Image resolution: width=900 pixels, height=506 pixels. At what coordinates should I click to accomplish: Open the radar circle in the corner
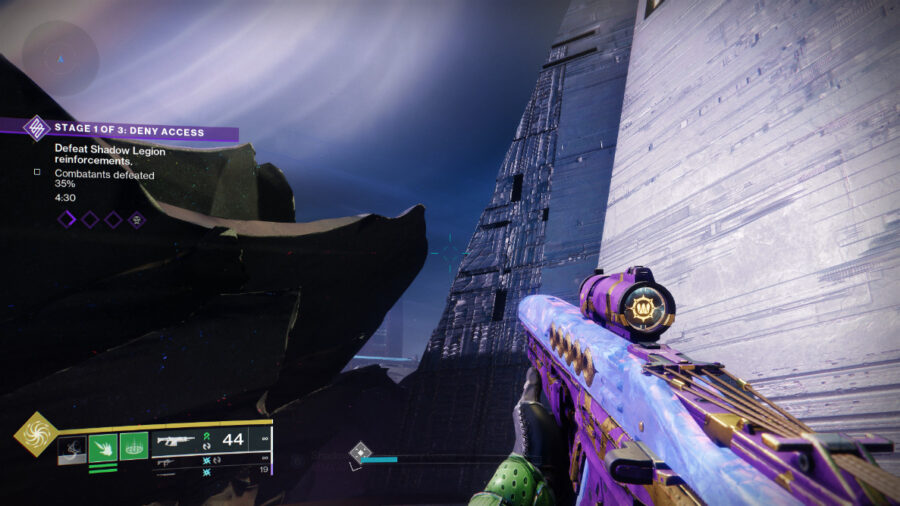(60, 58)
